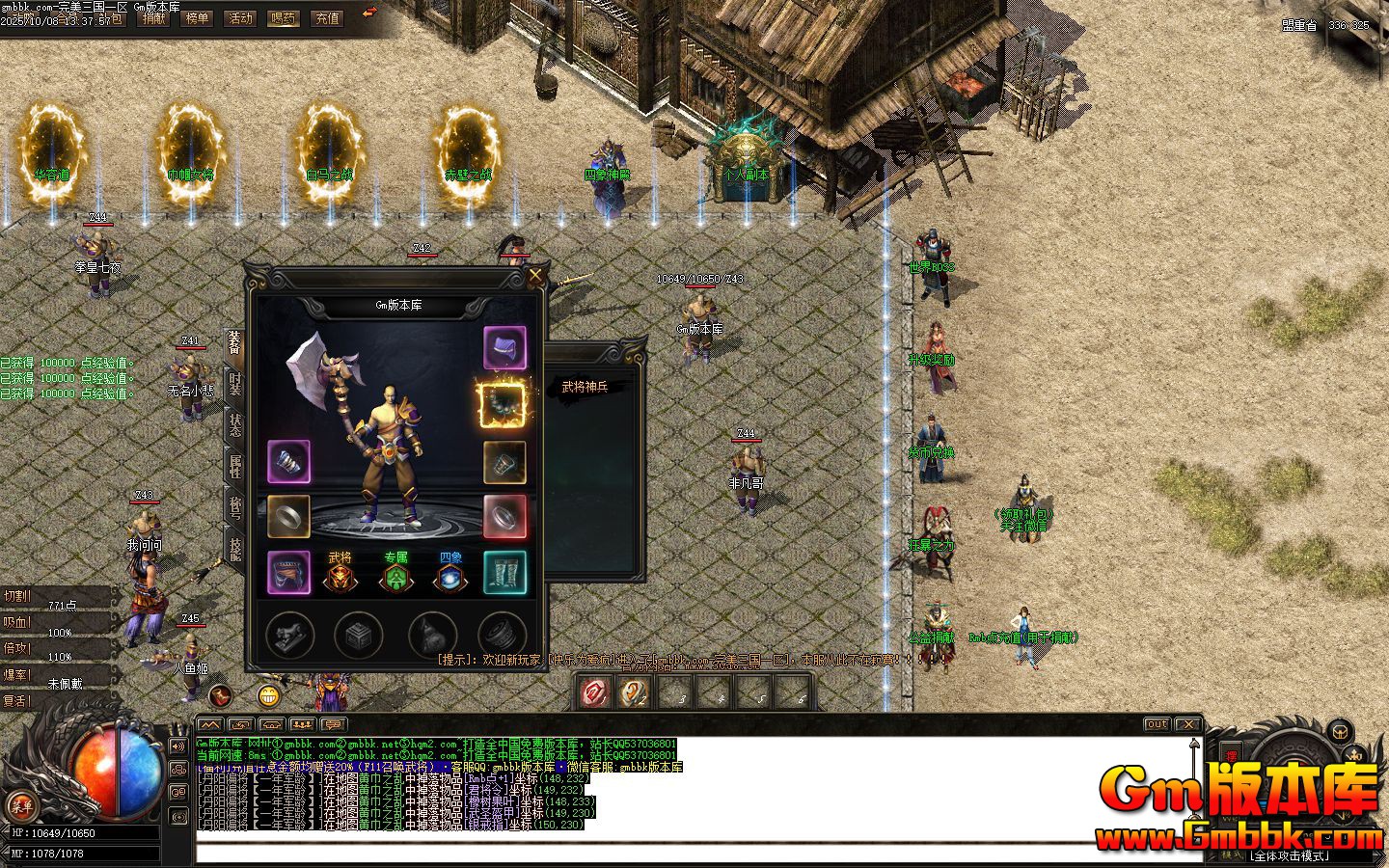Switch to the 技能 tab
The width and height of the screenshot is (1389, 868).
click(x=234, y=548)
